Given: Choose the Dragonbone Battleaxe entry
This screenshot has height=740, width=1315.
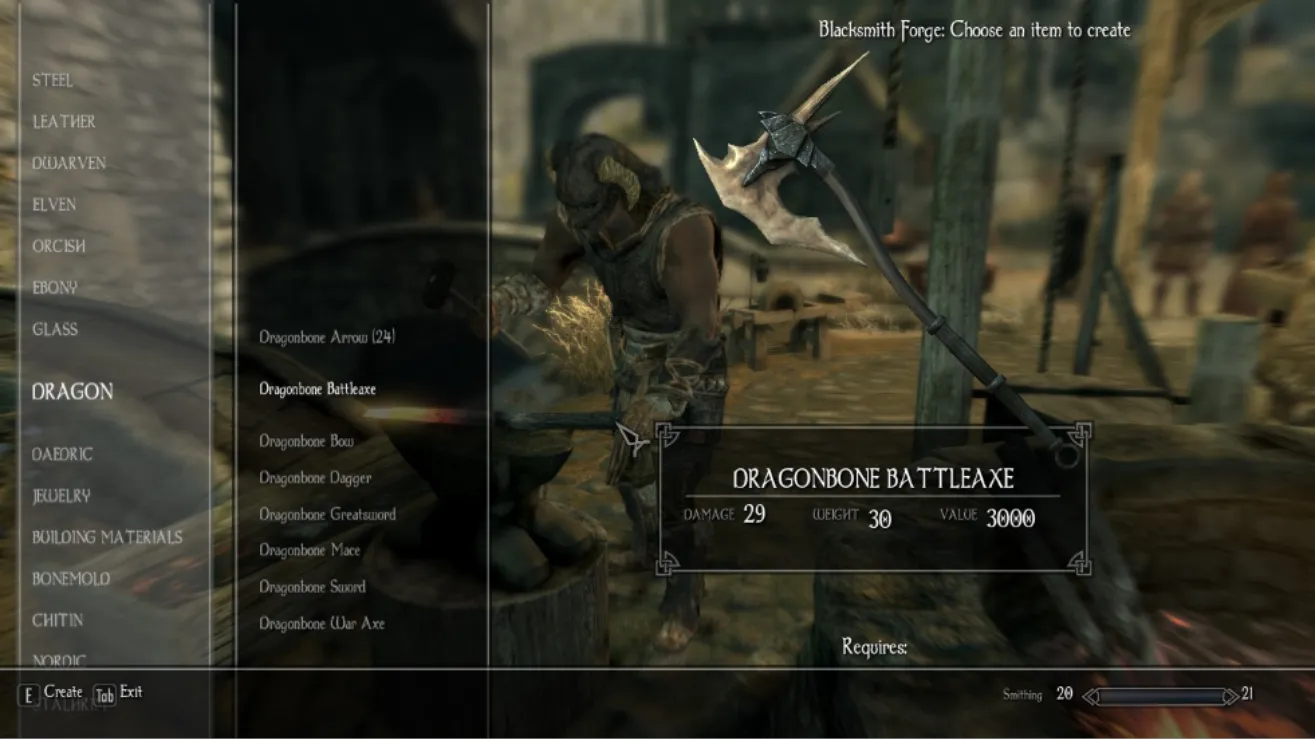Looking at the screenshot, I should click(317, 389).
